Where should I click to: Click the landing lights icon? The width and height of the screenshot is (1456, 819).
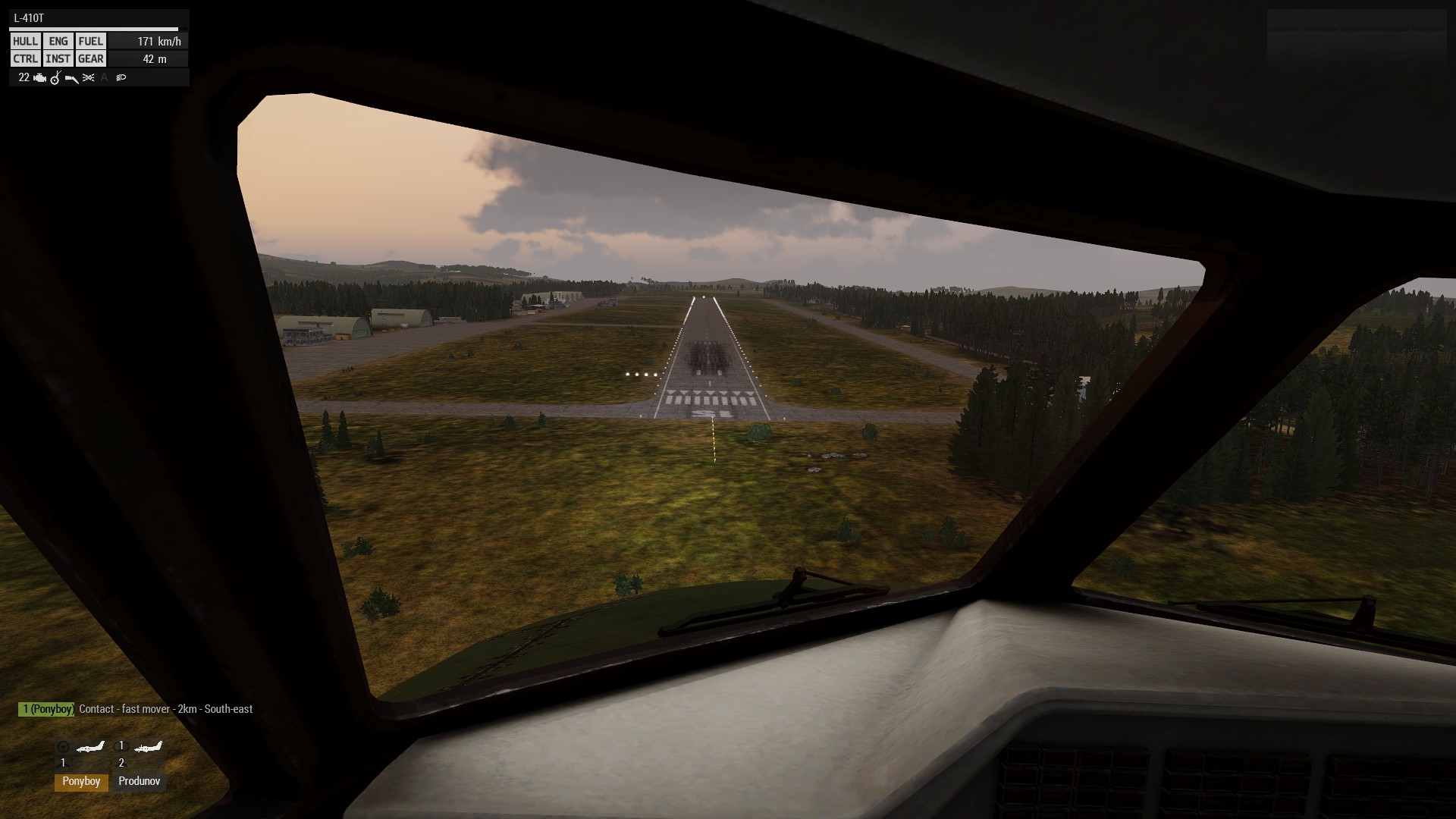point(121,78)
